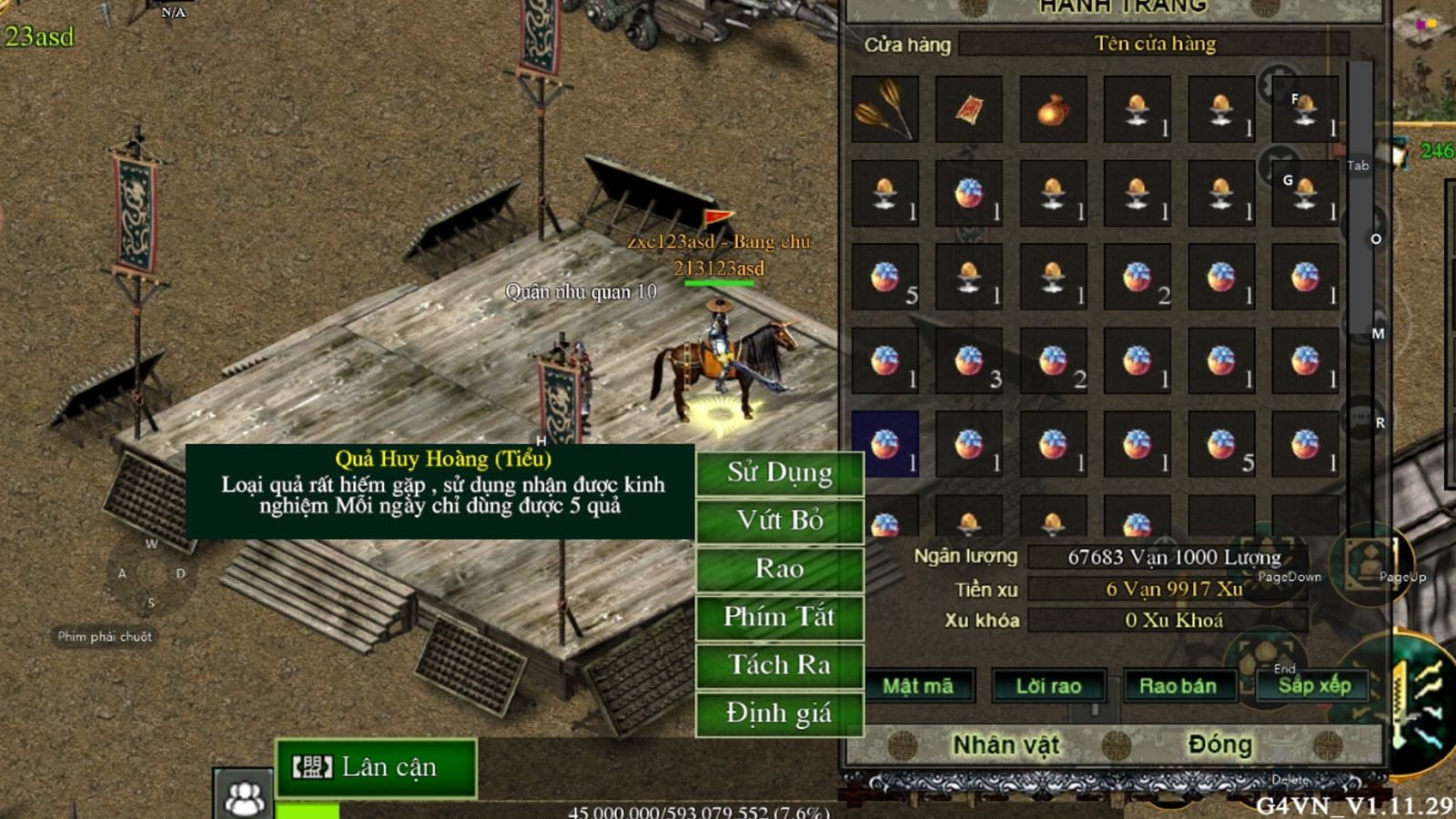Sort inventory with Sắp xếp
The height and width of the screenshot is (819, 1456).
1313,685
